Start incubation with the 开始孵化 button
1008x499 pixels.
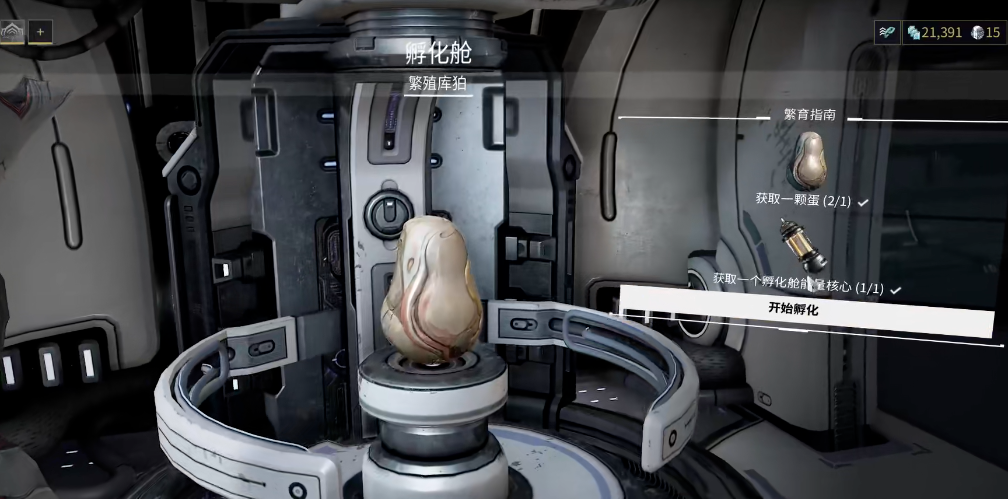[792, 309]
